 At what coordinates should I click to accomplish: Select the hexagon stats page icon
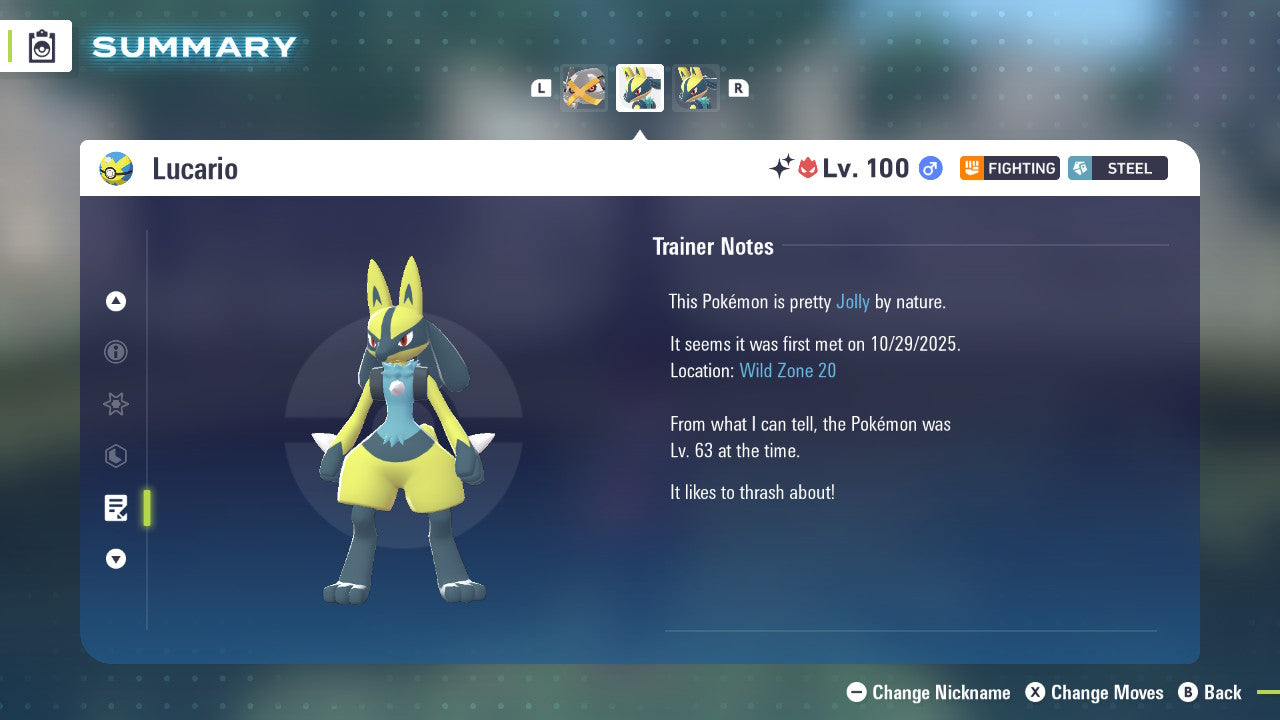pos(116,456)
